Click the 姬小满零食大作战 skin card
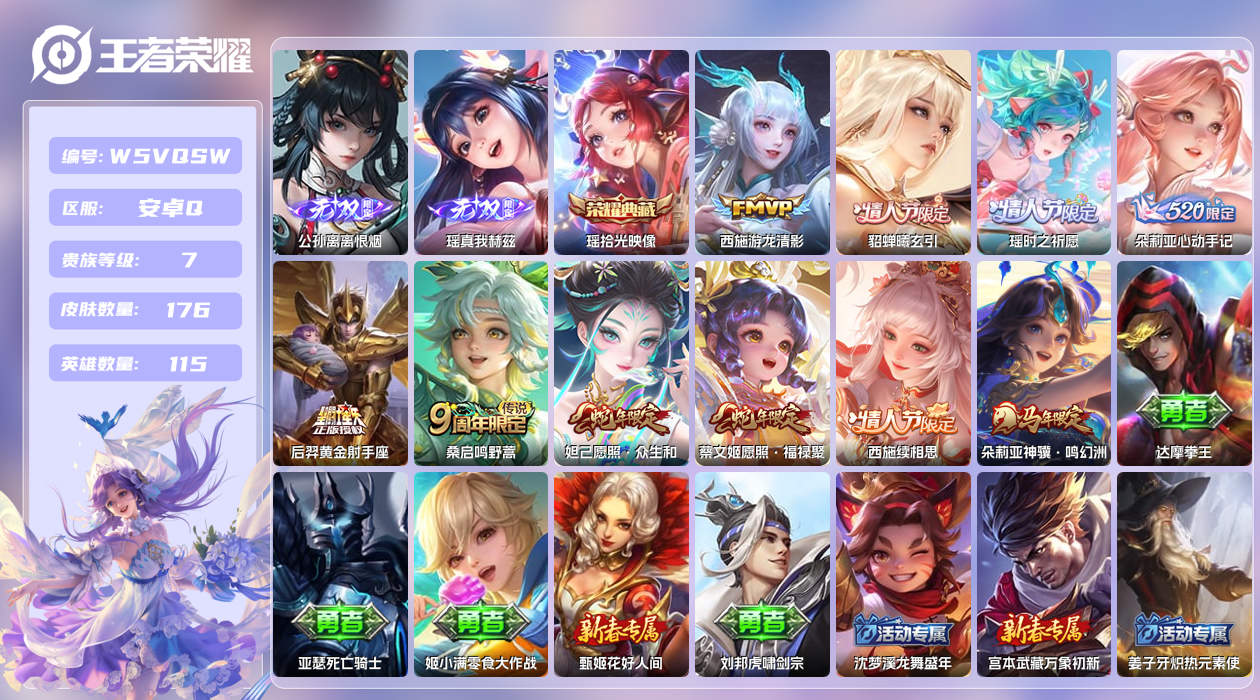This screenshot has height=700, width=1260. coord(481,574)
